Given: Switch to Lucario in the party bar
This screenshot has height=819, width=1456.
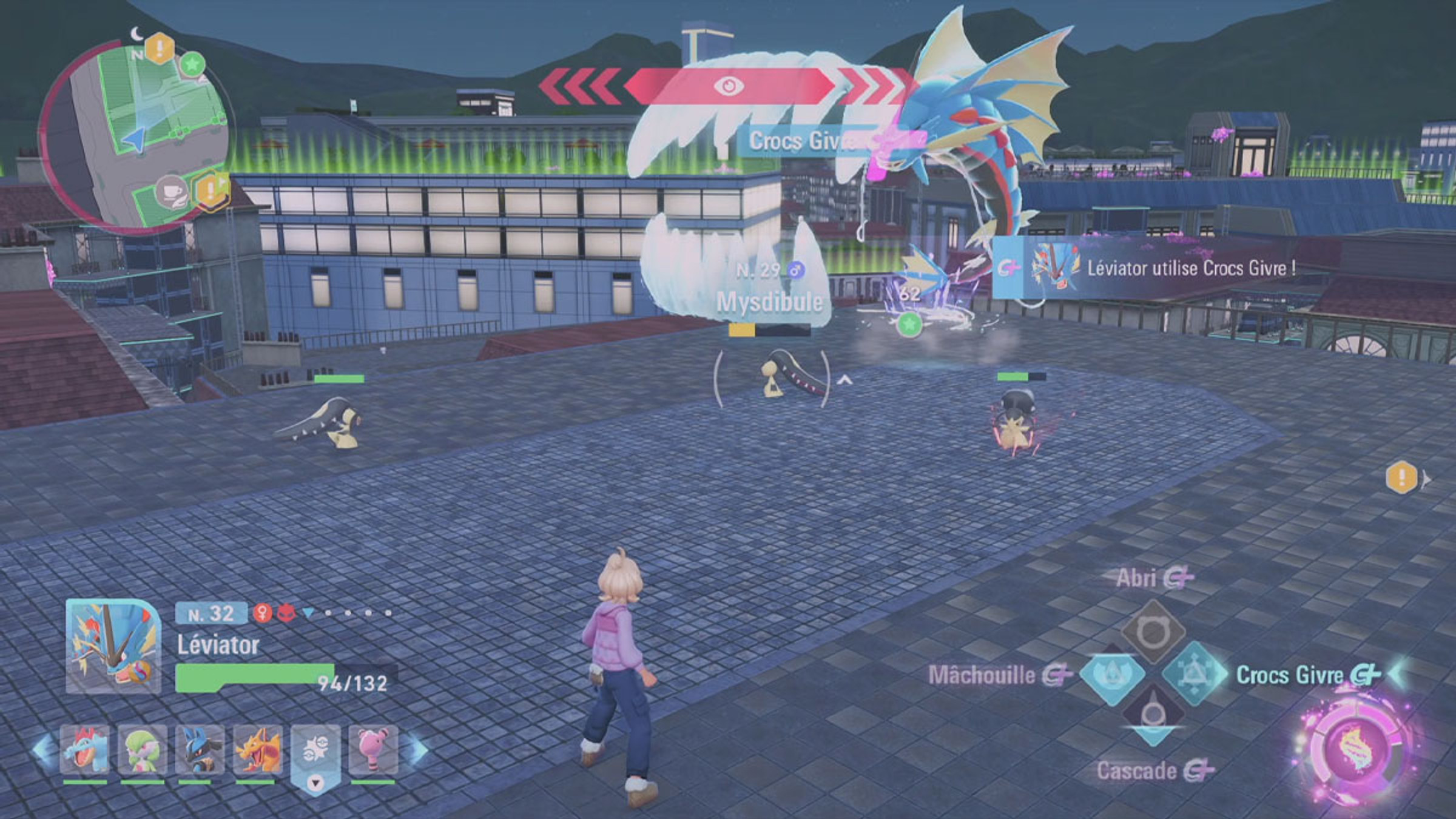Looking at the screenshot, I should (x=199, y=750).
